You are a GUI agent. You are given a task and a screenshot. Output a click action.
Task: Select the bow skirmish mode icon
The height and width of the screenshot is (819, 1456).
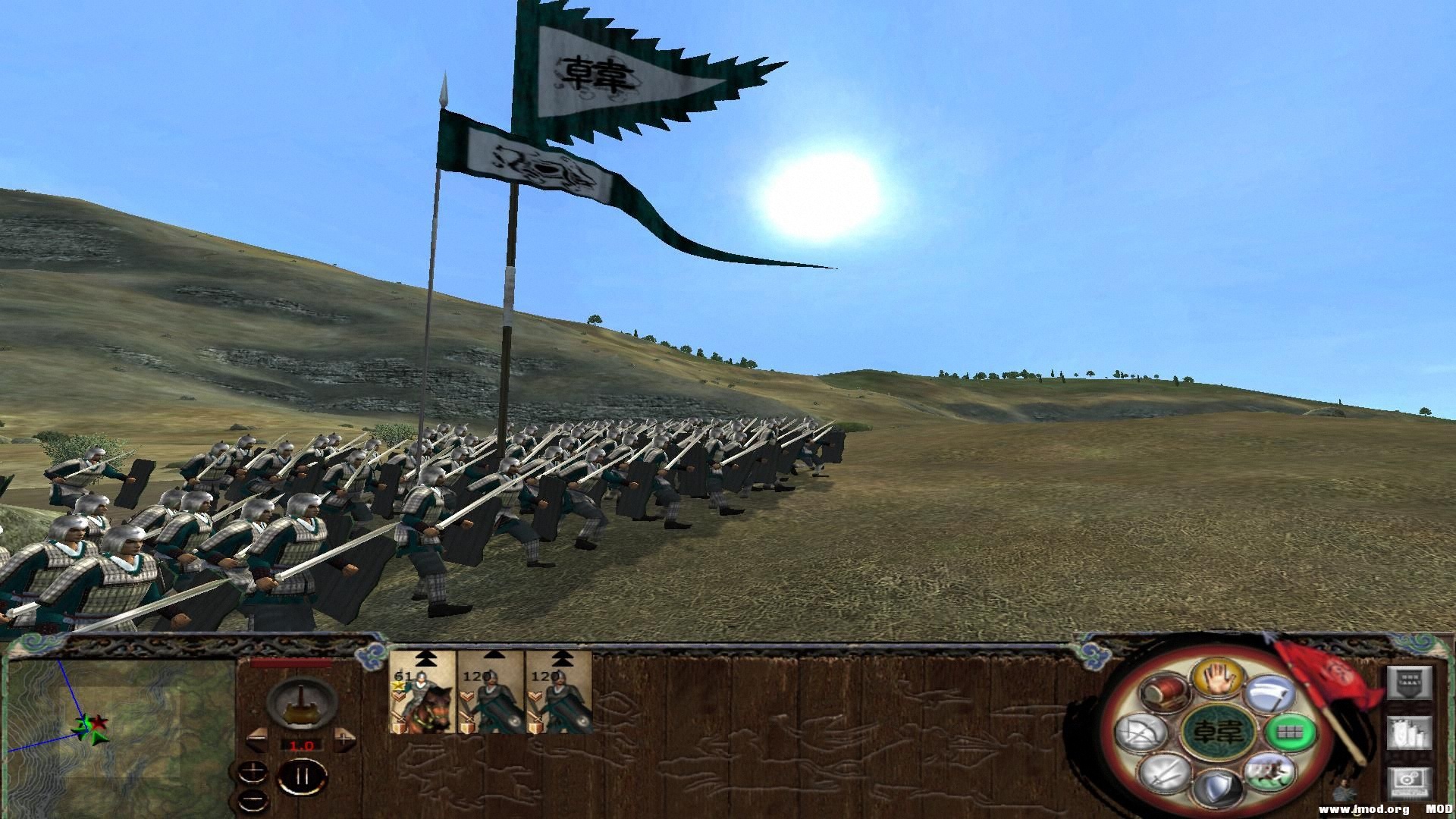coord(1140,732)
